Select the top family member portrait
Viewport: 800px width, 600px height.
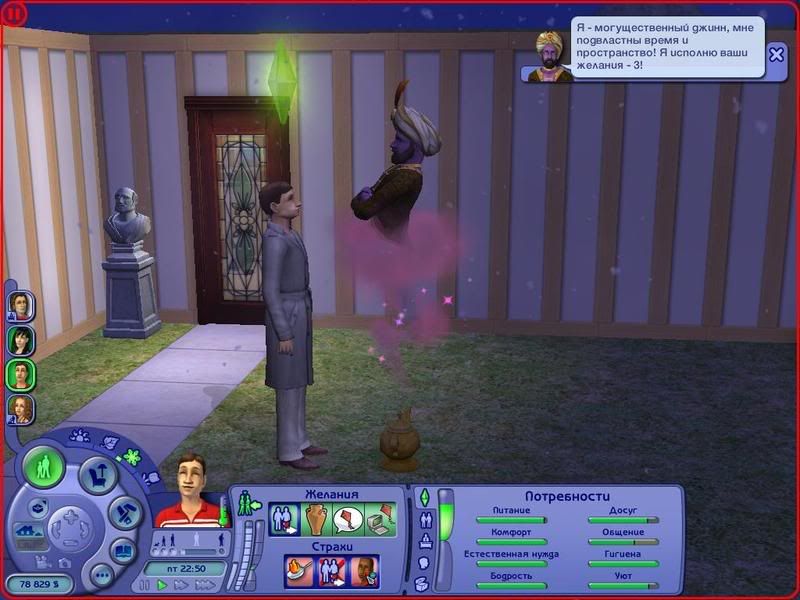click(21, 305)
